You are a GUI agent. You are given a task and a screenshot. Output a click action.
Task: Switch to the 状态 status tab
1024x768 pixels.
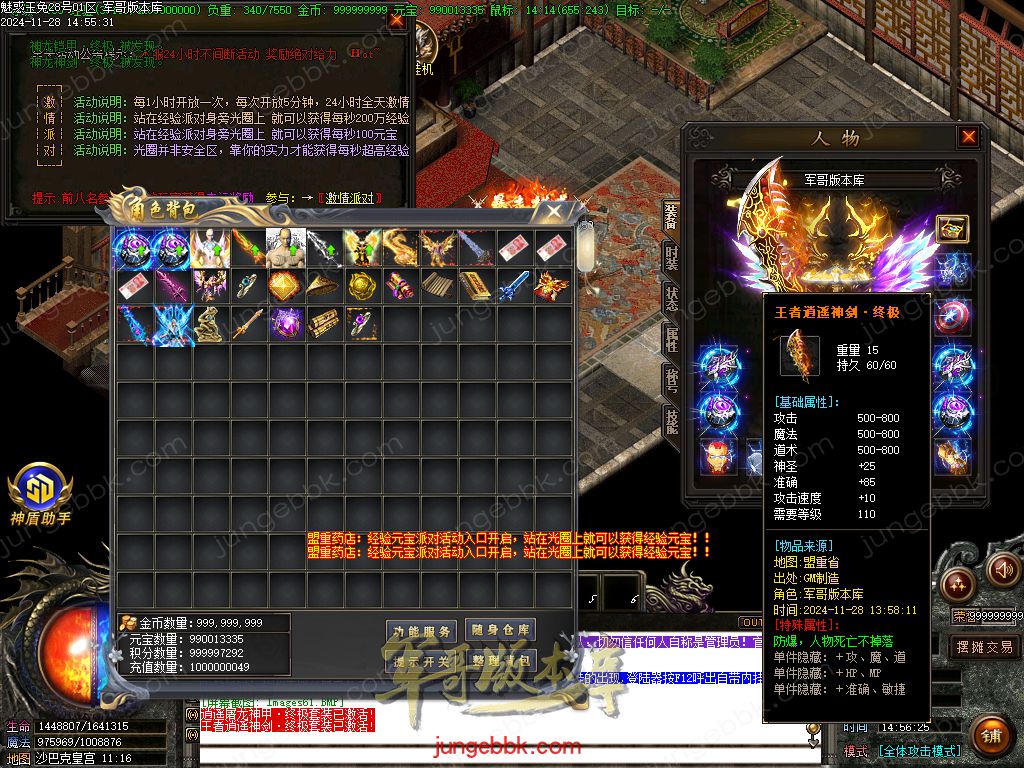(671, 299)
